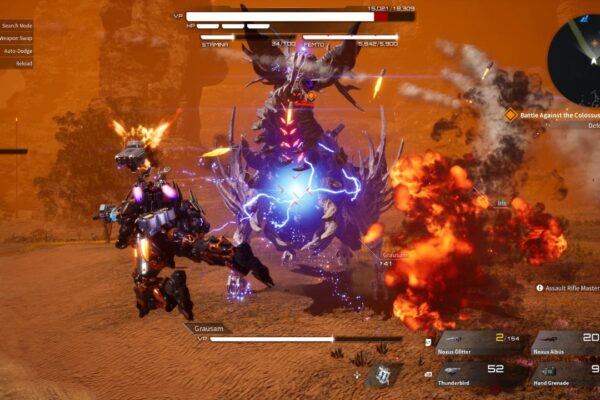Click the Assault Rifle Mastery notification

pyautogui.click(x=570, y=288)
